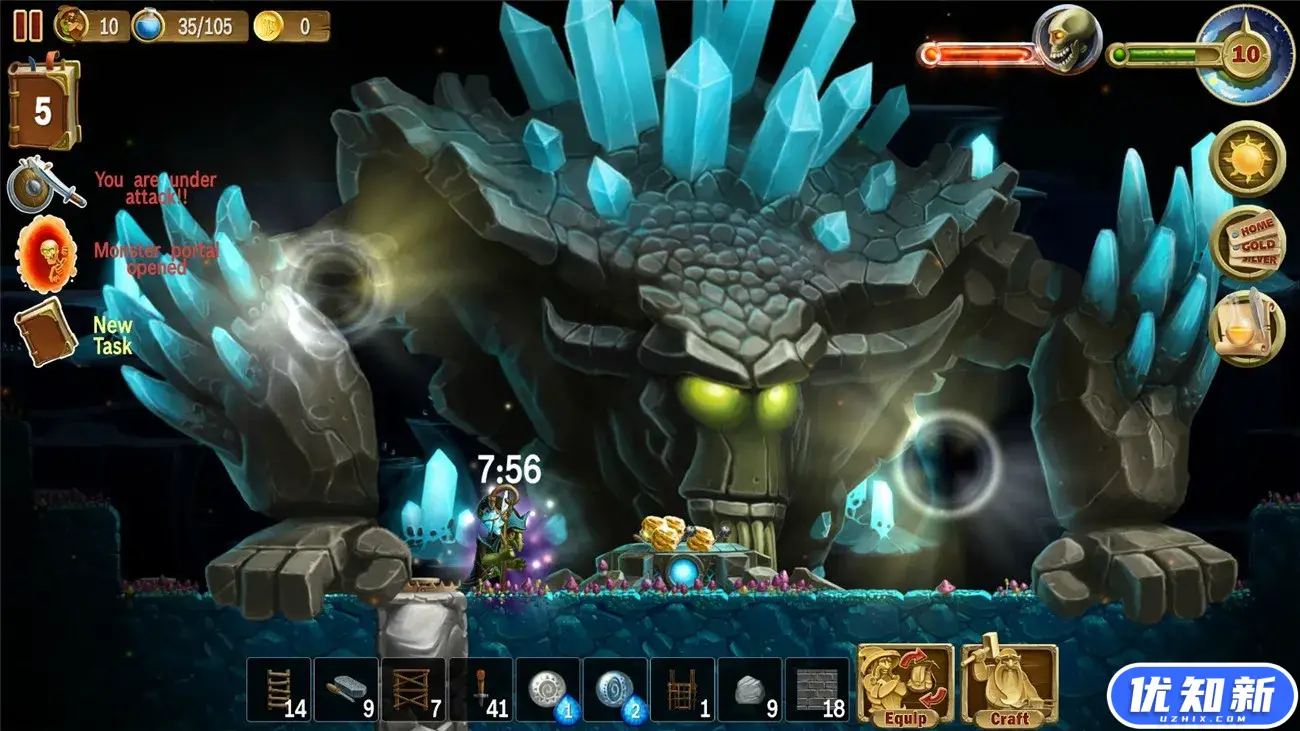Screen dimensions: 1300x731
Task: Select the ladder slot with 14
Action: coord(279,689)
